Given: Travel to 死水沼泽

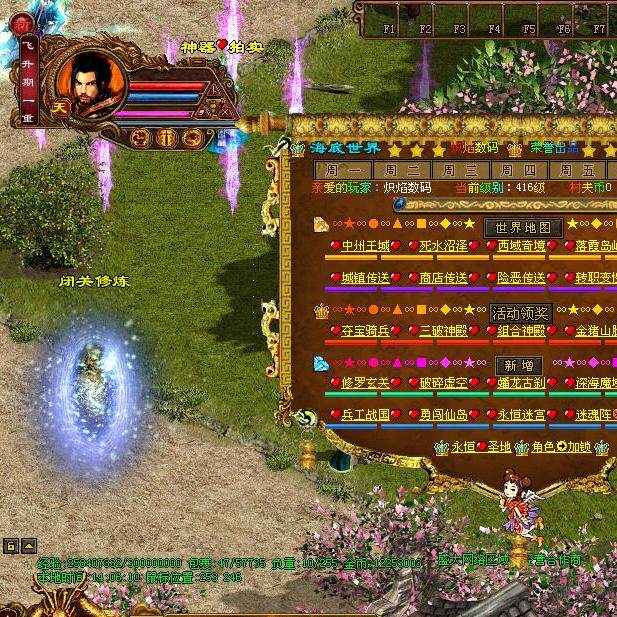Looking at the screenshot, I should click(443, 245).
